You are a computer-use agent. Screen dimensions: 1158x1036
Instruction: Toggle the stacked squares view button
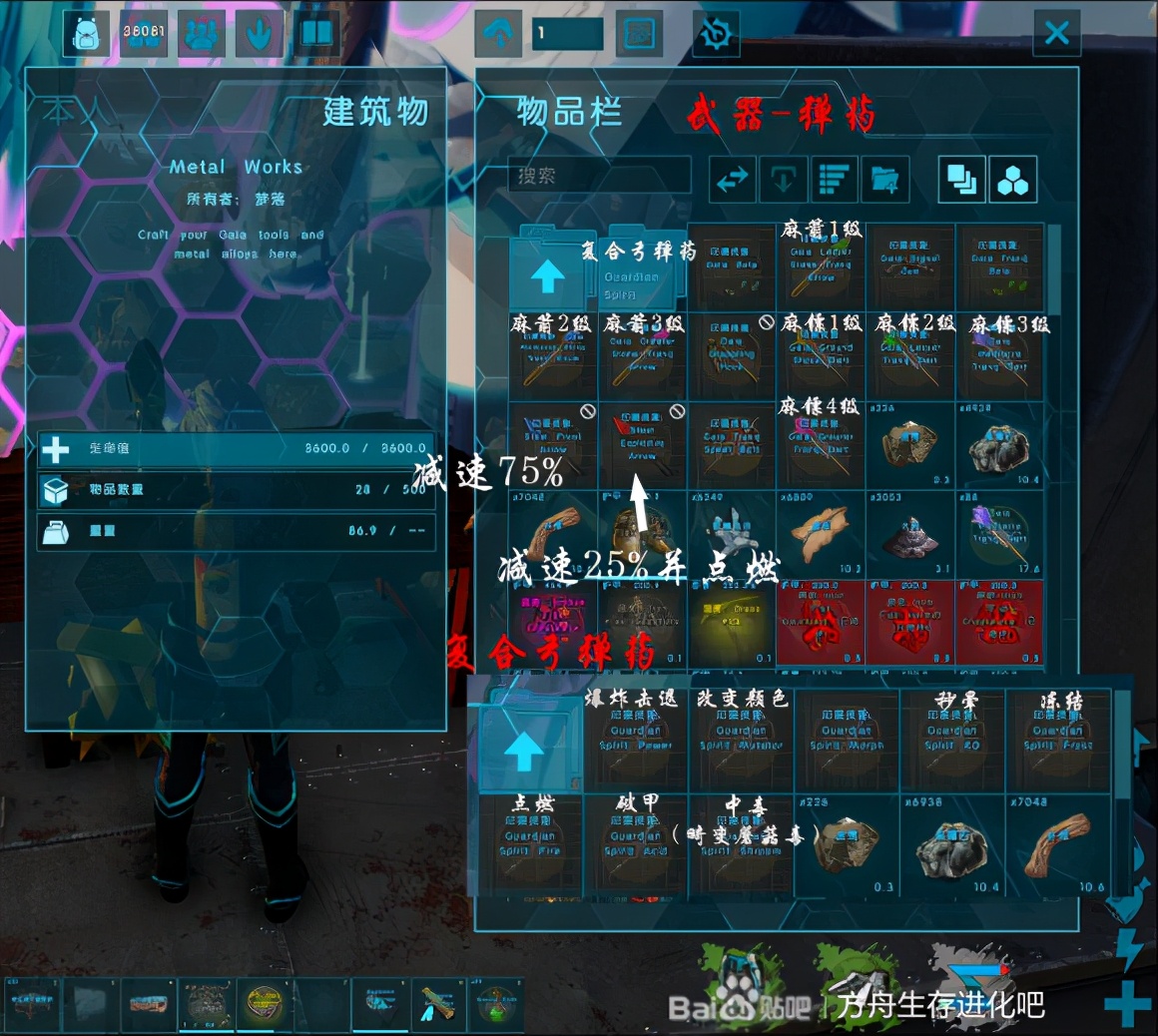point(961,180)
